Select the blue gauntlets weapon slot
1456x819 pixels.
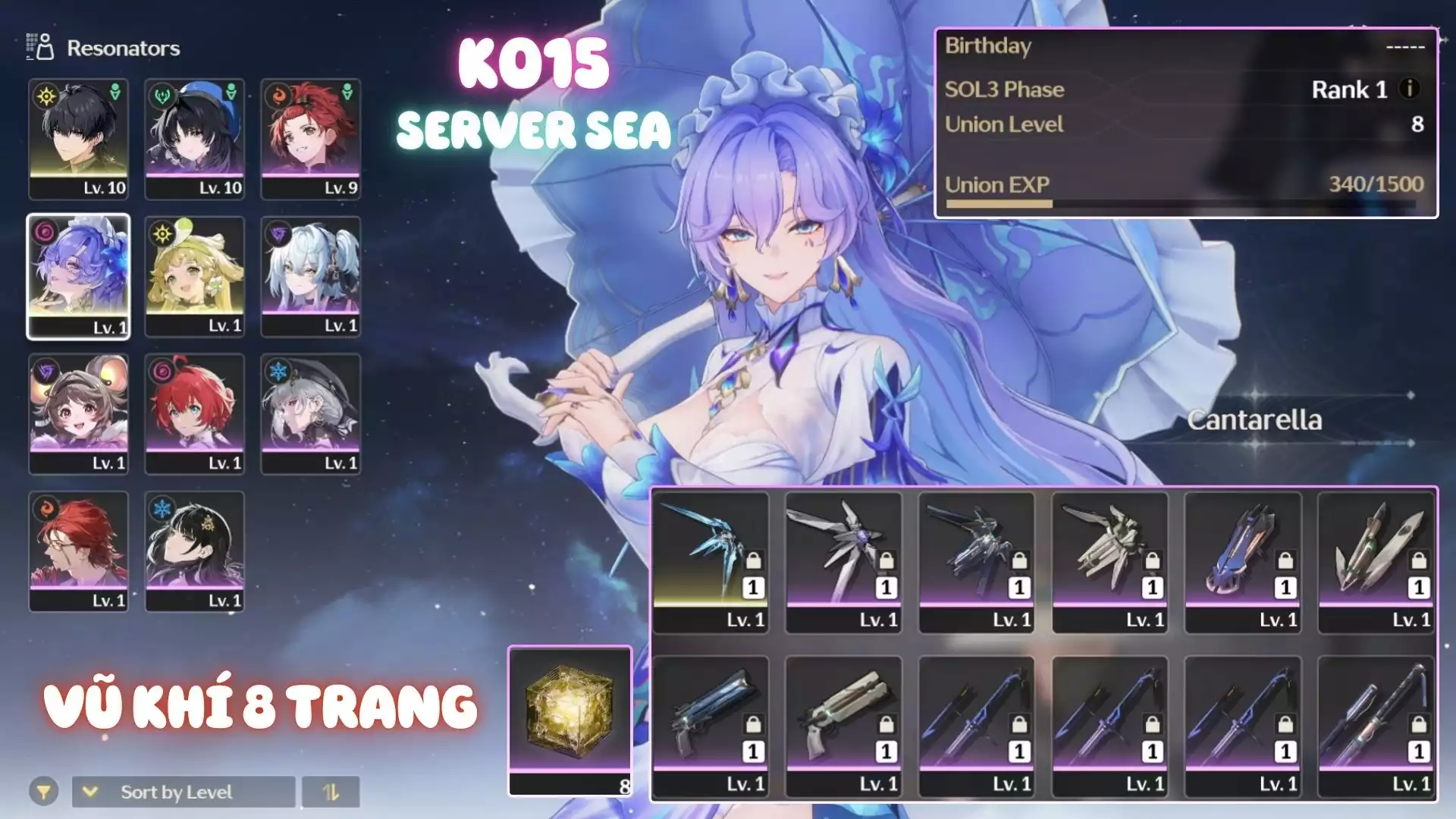click(x=1243, y=562)
